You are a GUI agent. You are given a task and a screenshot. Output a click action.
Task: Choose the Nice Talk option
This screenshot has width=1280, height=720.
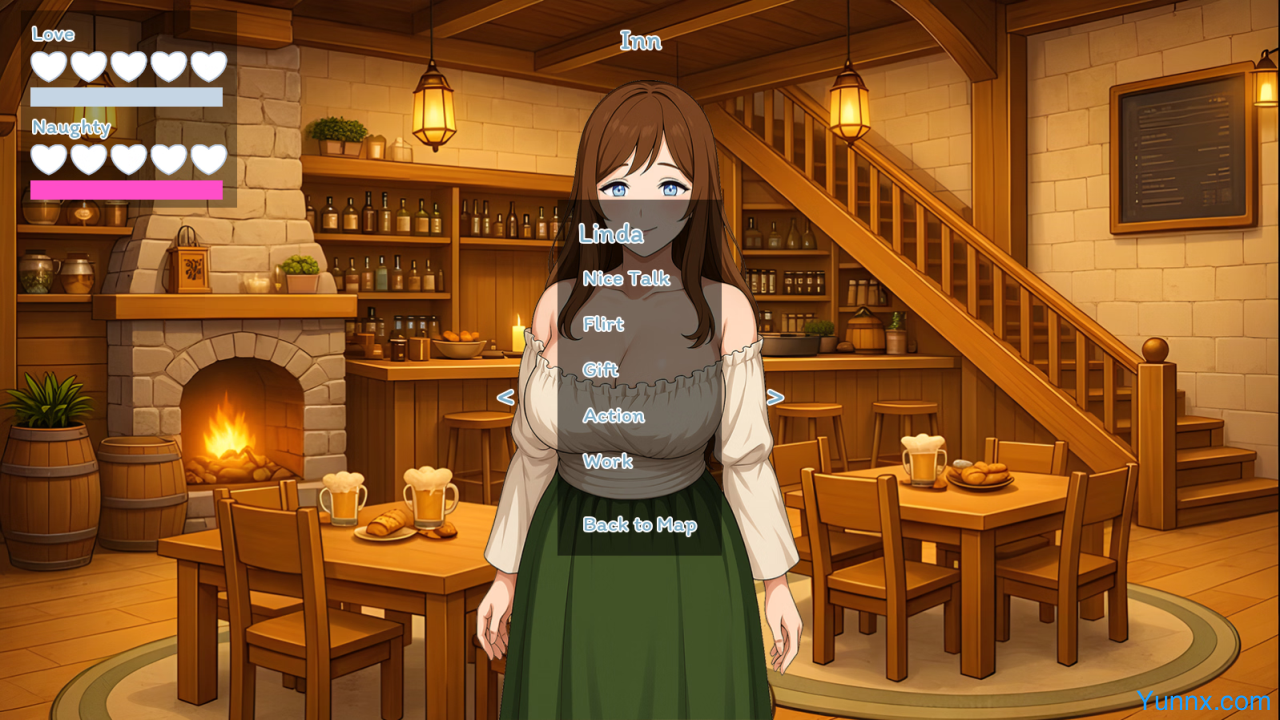(626, 279)
